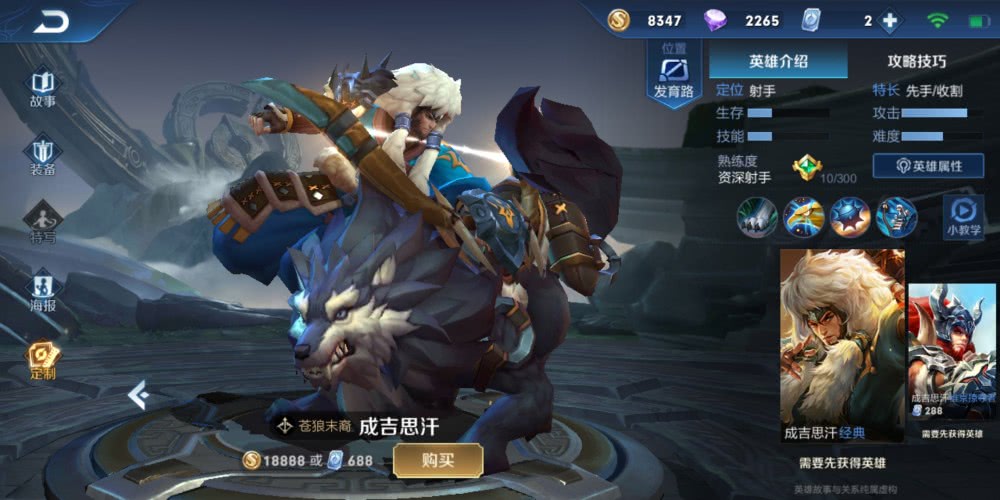Screen dimensions: 1000x500
Task: View the fourth skill icon with blue figure
Action: 896,217
